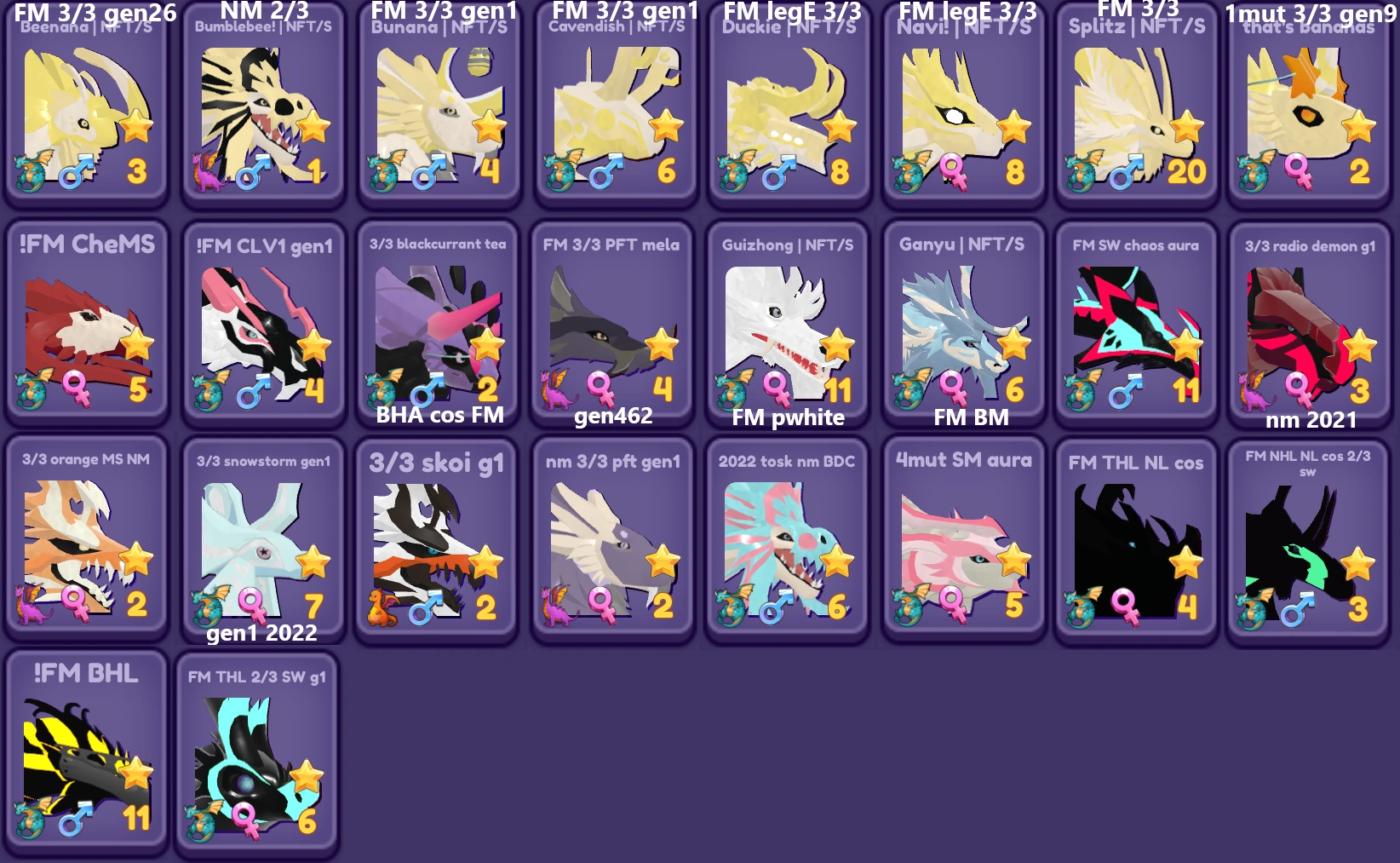Click the star icon on the Splitz card

(1185, 124)
